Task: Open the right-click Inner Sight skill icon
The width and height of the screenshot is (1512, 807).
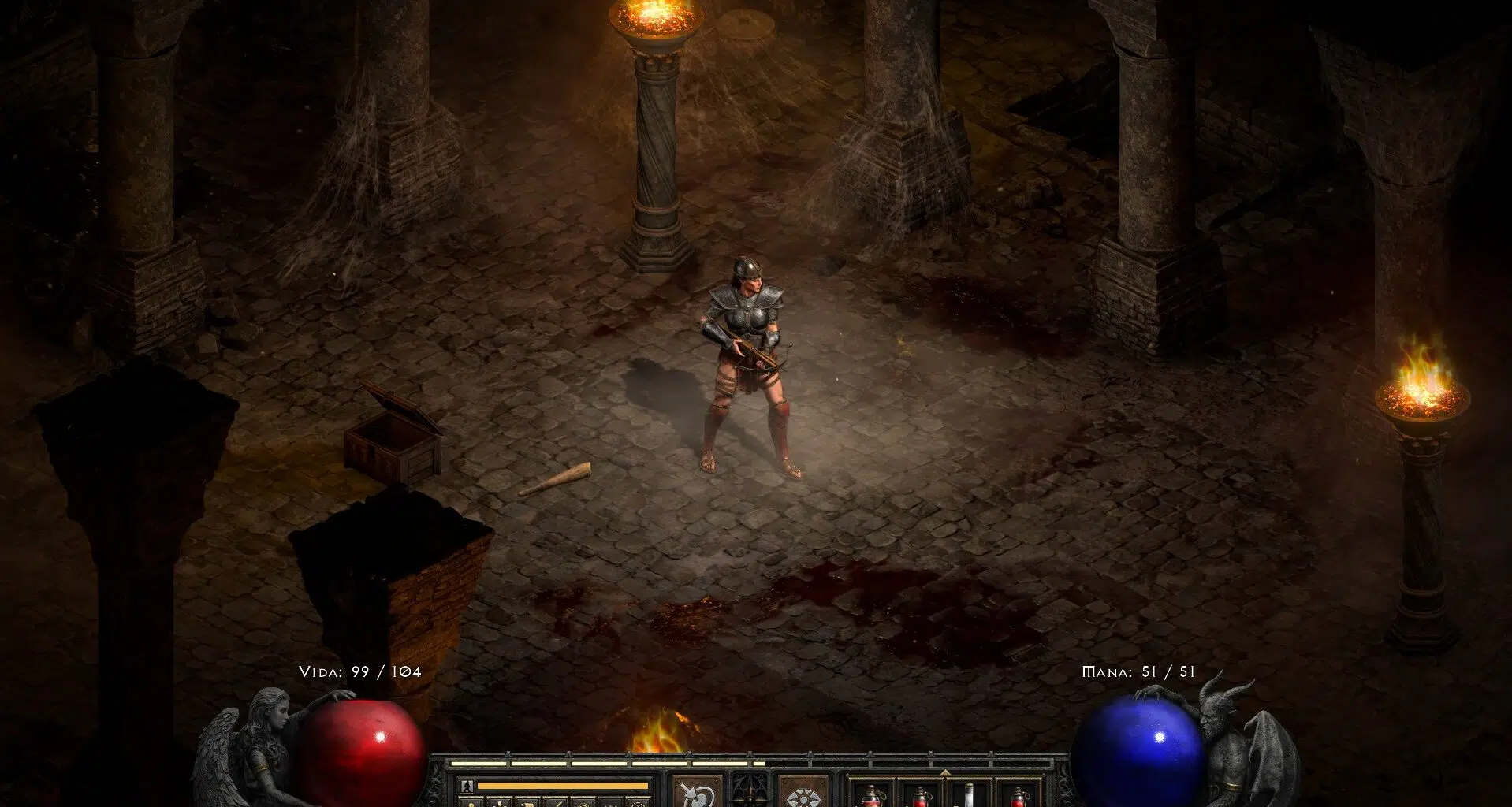Action: 803,790
